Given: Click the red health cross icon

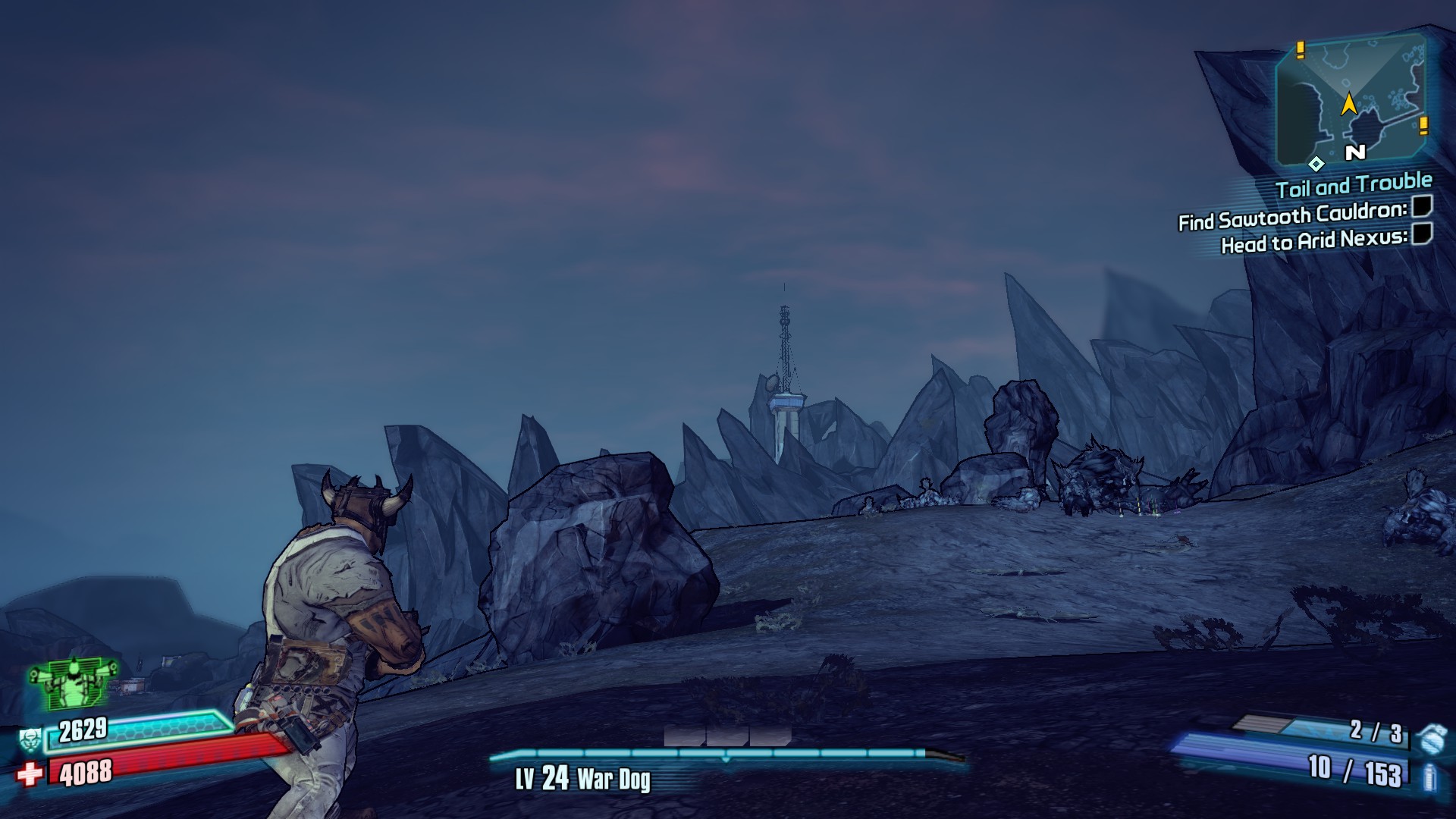Looking at the screenshot, I should coord(30,774).
